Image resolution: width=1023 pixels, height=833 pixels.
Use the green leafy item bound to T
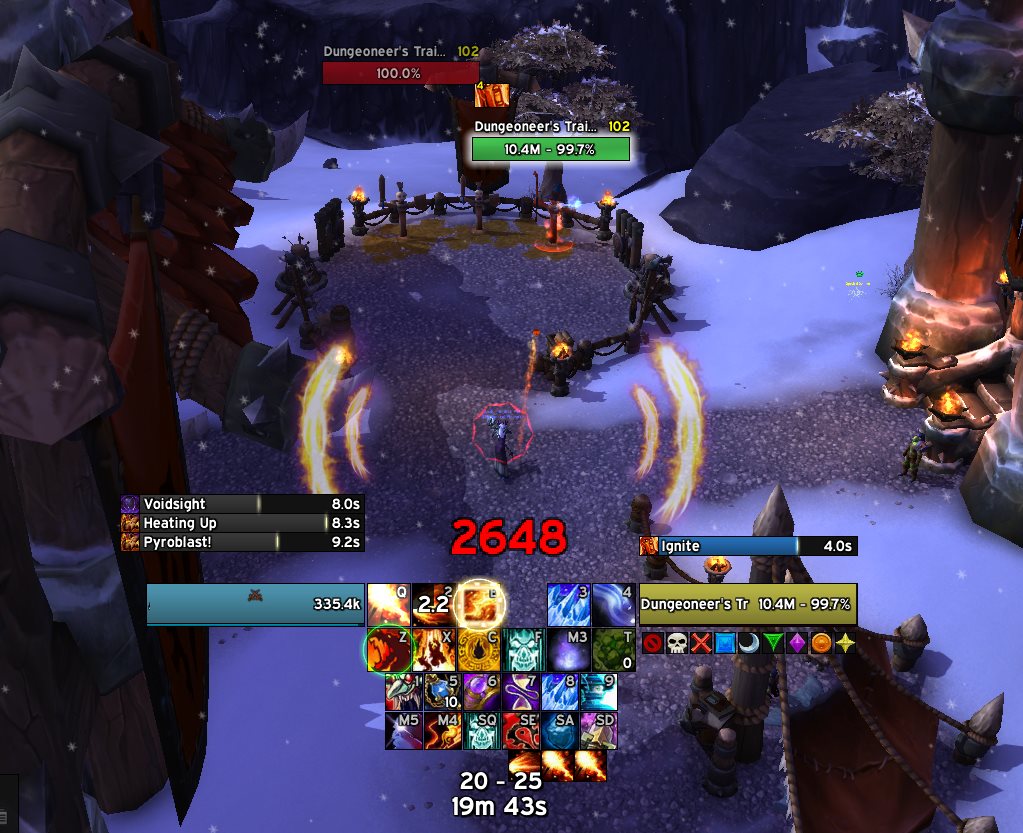click(614, 649)
